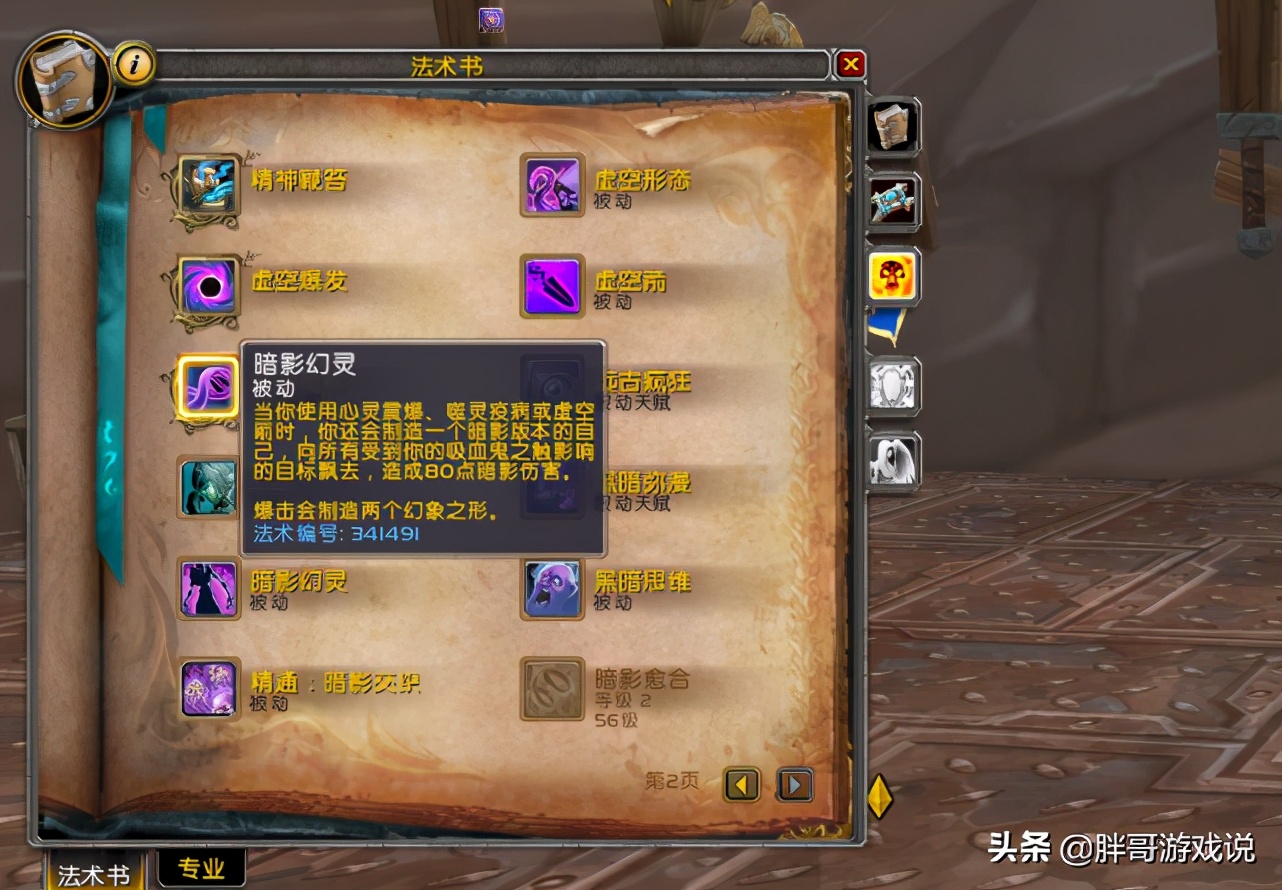This screenshot has height=890, width=1282.
Task: Switch to the 法术书 tab
Action: click(x=95, y=872)
